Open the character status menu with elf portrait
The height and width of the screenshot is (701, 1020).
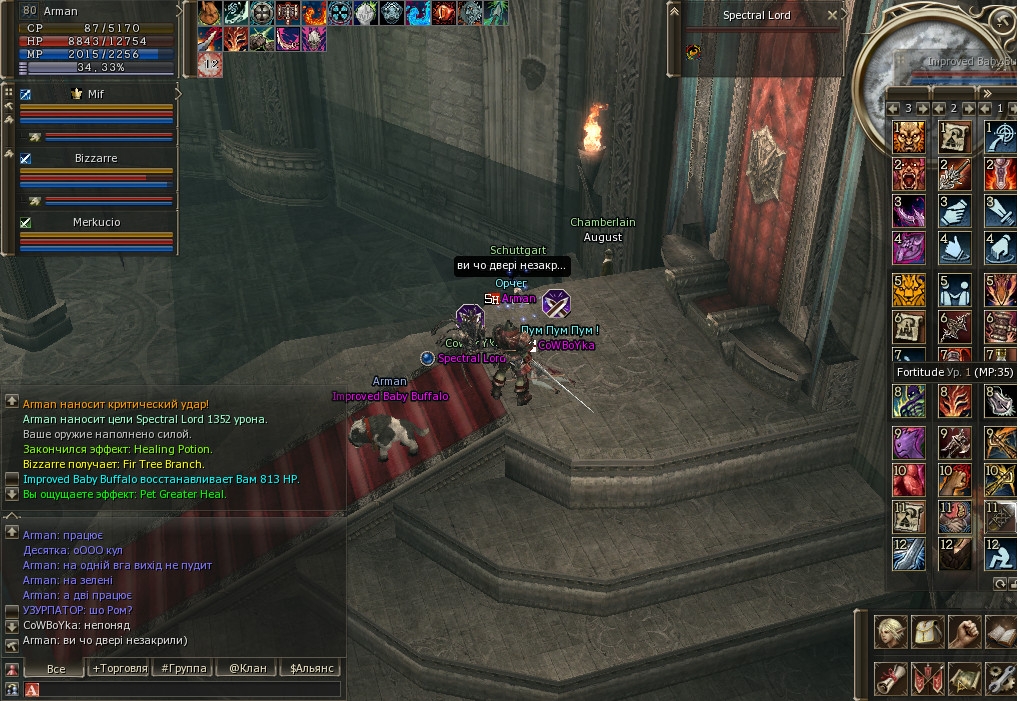891,632
